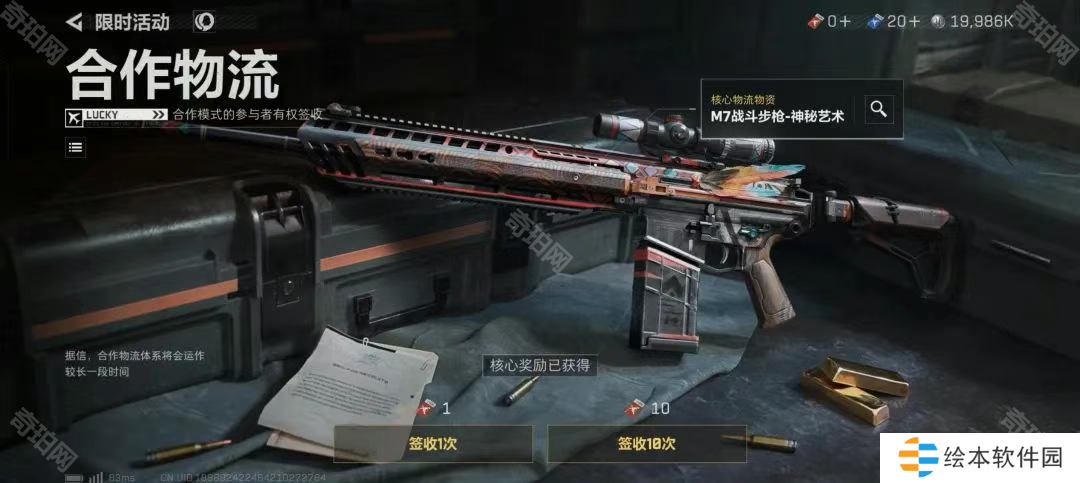Open the reward list icon below LUCKY

coord(76,148)
